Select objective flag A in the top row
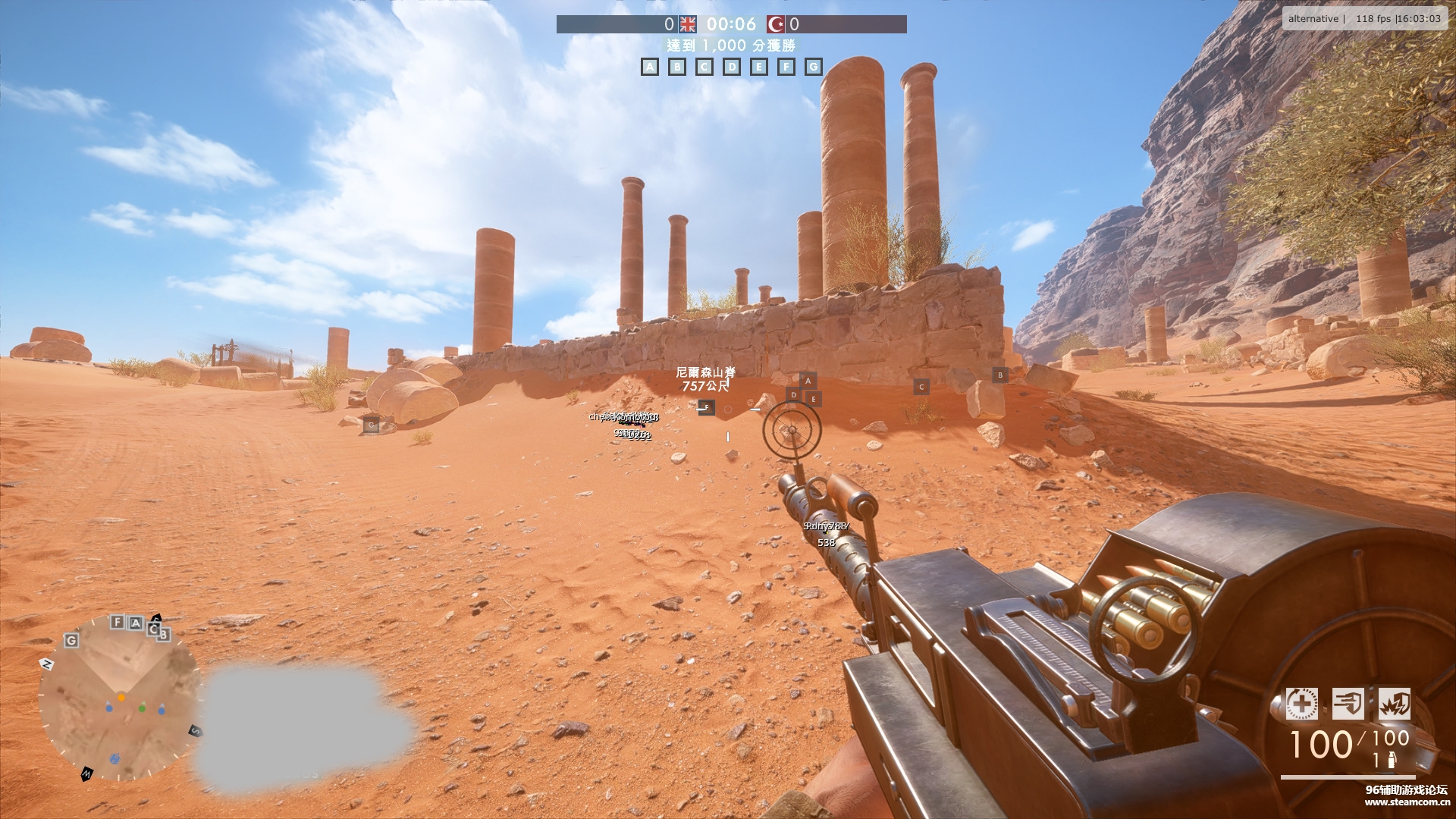Viewport: 1456px width, 819px height. pos(650,67)
